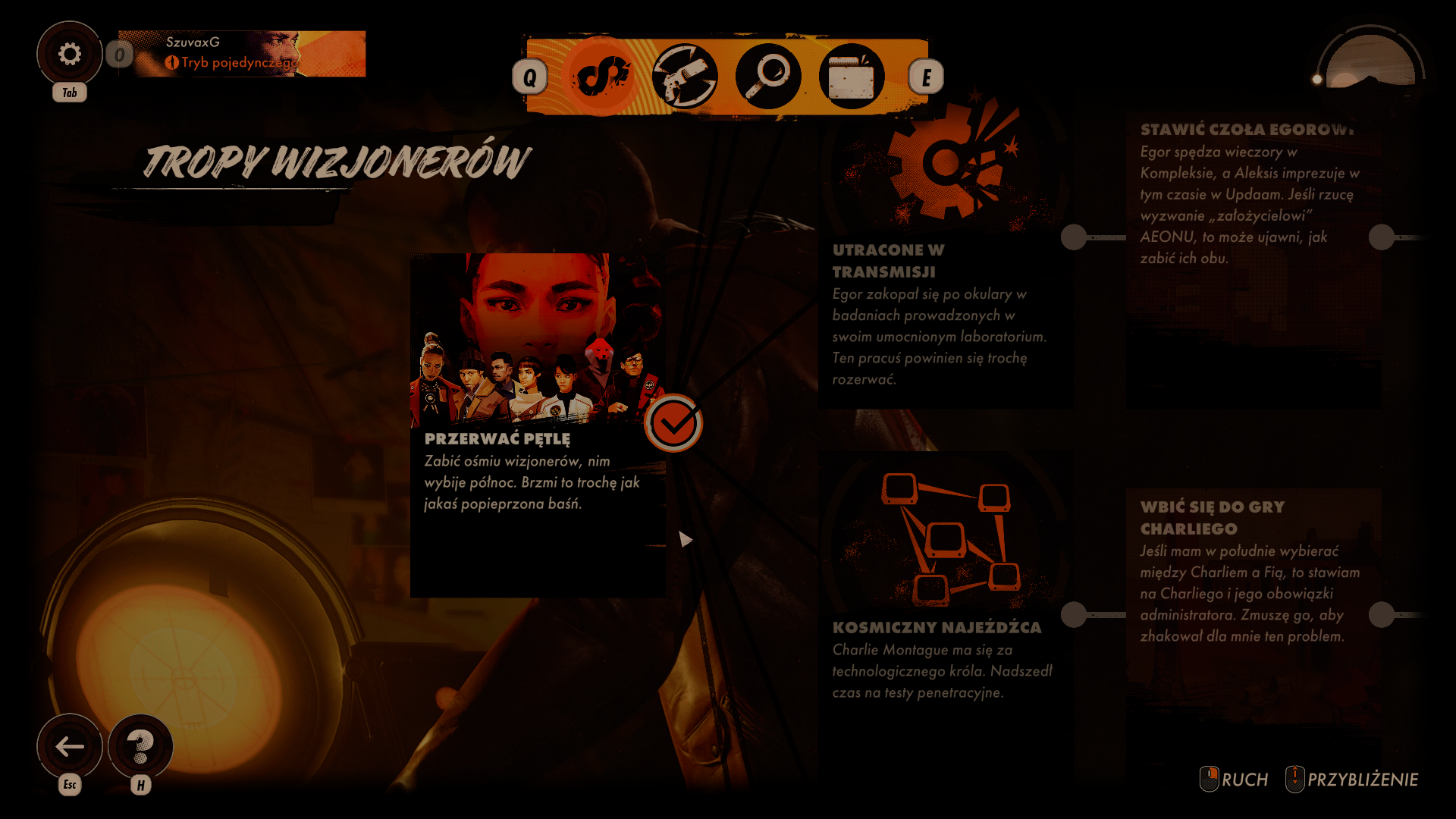Viewport: 1456px width, 819px height.
Task: Select the Przerwać Pętlę lead card
Action: point(537,425)
